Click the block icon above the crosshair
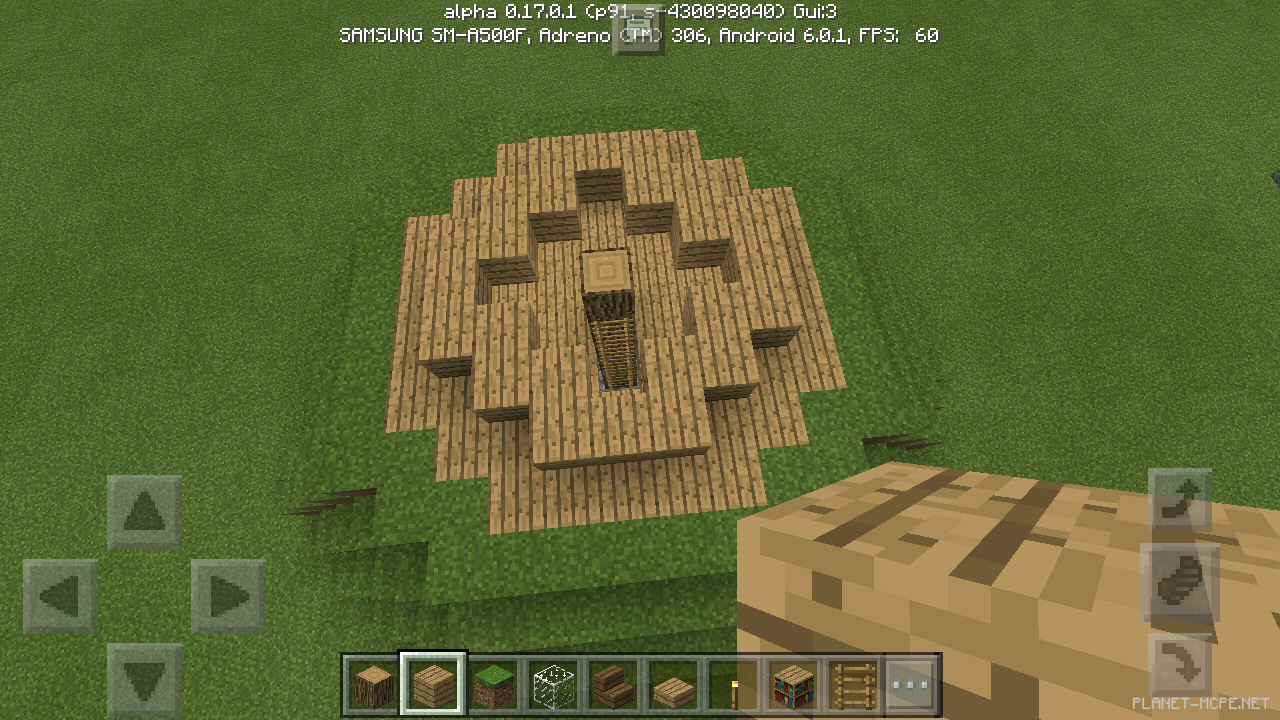This screenshot has width=1280, height=720. [639, 32]
